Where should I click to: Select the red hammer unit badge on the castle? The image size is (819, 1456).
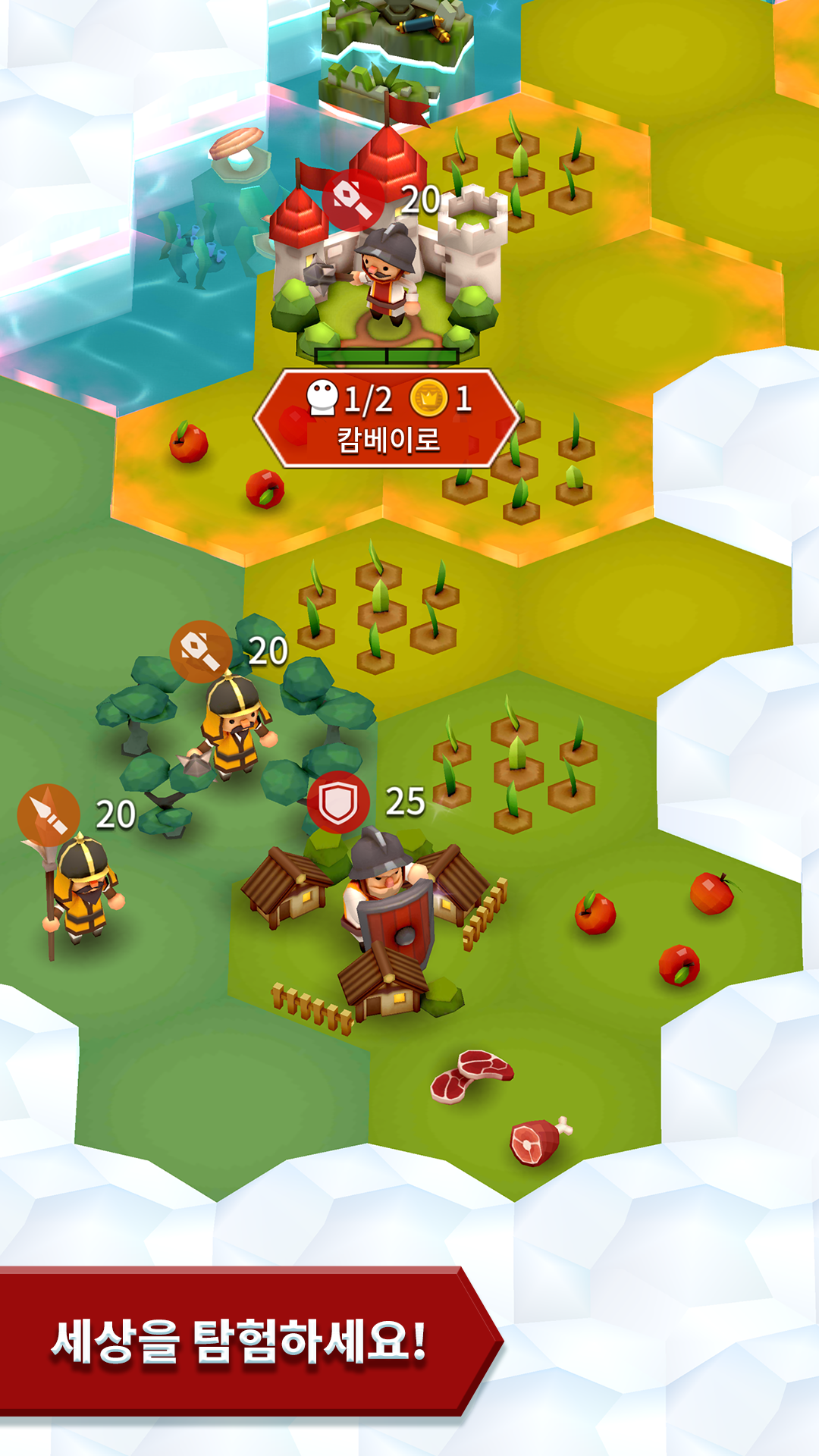[353, 199]
